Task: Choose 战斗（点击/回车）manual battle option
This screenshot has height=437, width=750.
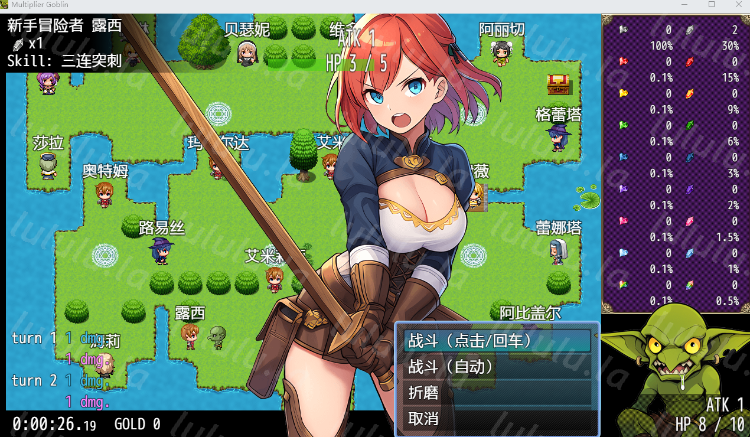Action: point(497,341)
